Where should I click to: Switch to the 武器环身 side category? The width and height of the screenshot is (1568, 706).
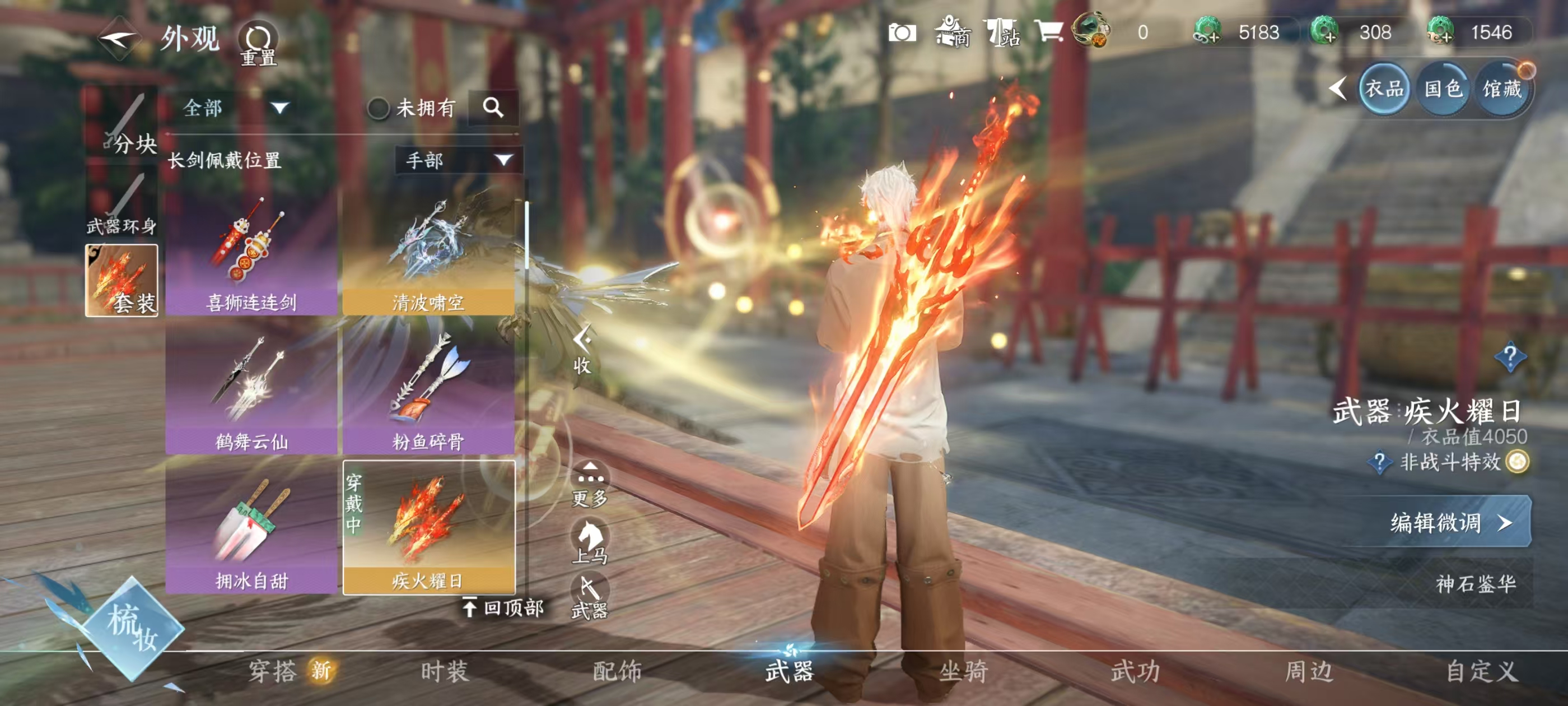(x=122, y=203)
